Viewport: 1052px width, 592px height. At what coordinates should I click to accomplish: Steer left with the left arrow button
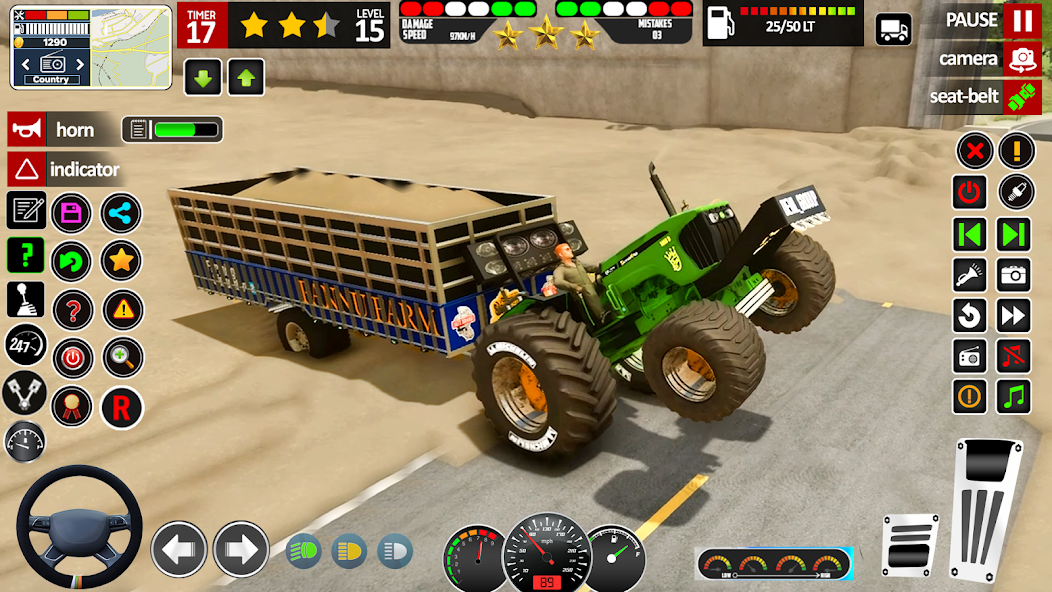tap(179, 549)
